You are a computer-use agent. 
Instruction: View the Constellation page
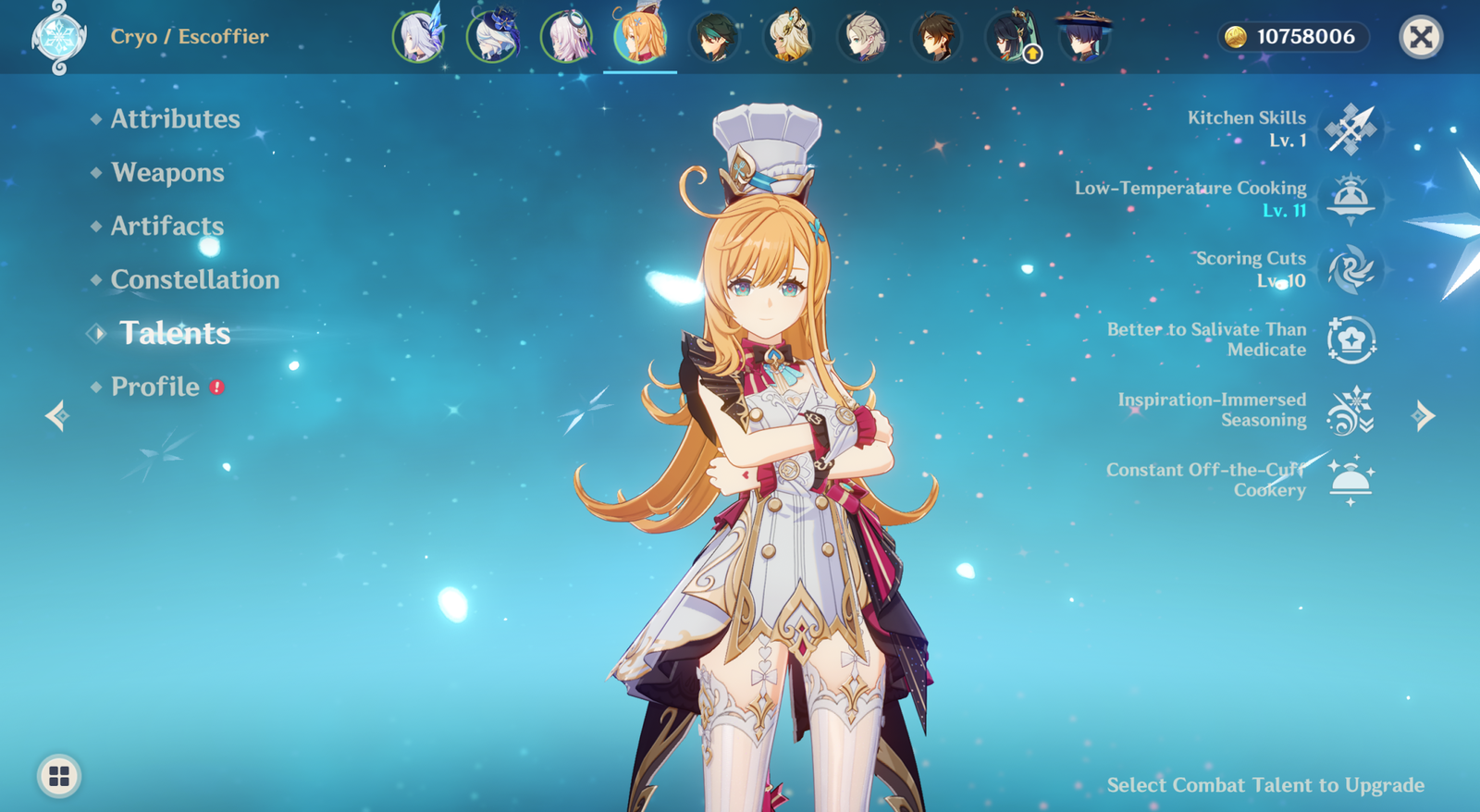coord(194,279)
